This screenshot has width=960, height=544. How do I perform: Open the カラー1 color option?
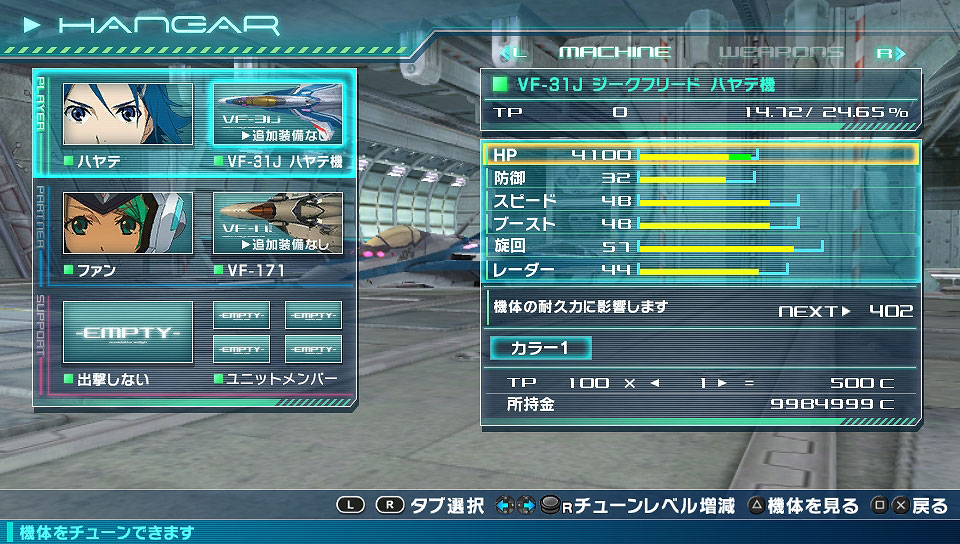[x=540, y=348]
